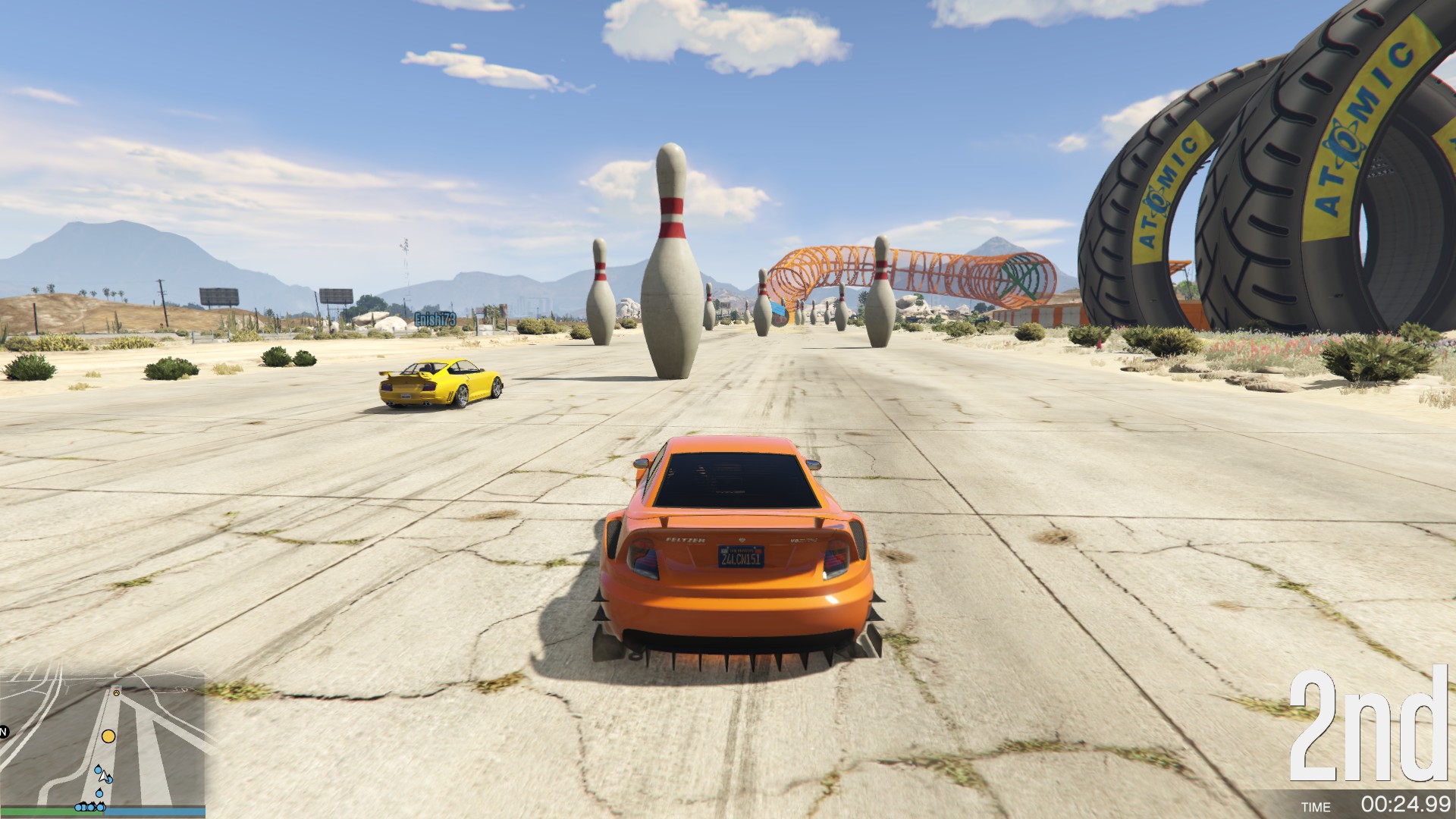Select the Enishi73 player name tag

pos(435,320)
